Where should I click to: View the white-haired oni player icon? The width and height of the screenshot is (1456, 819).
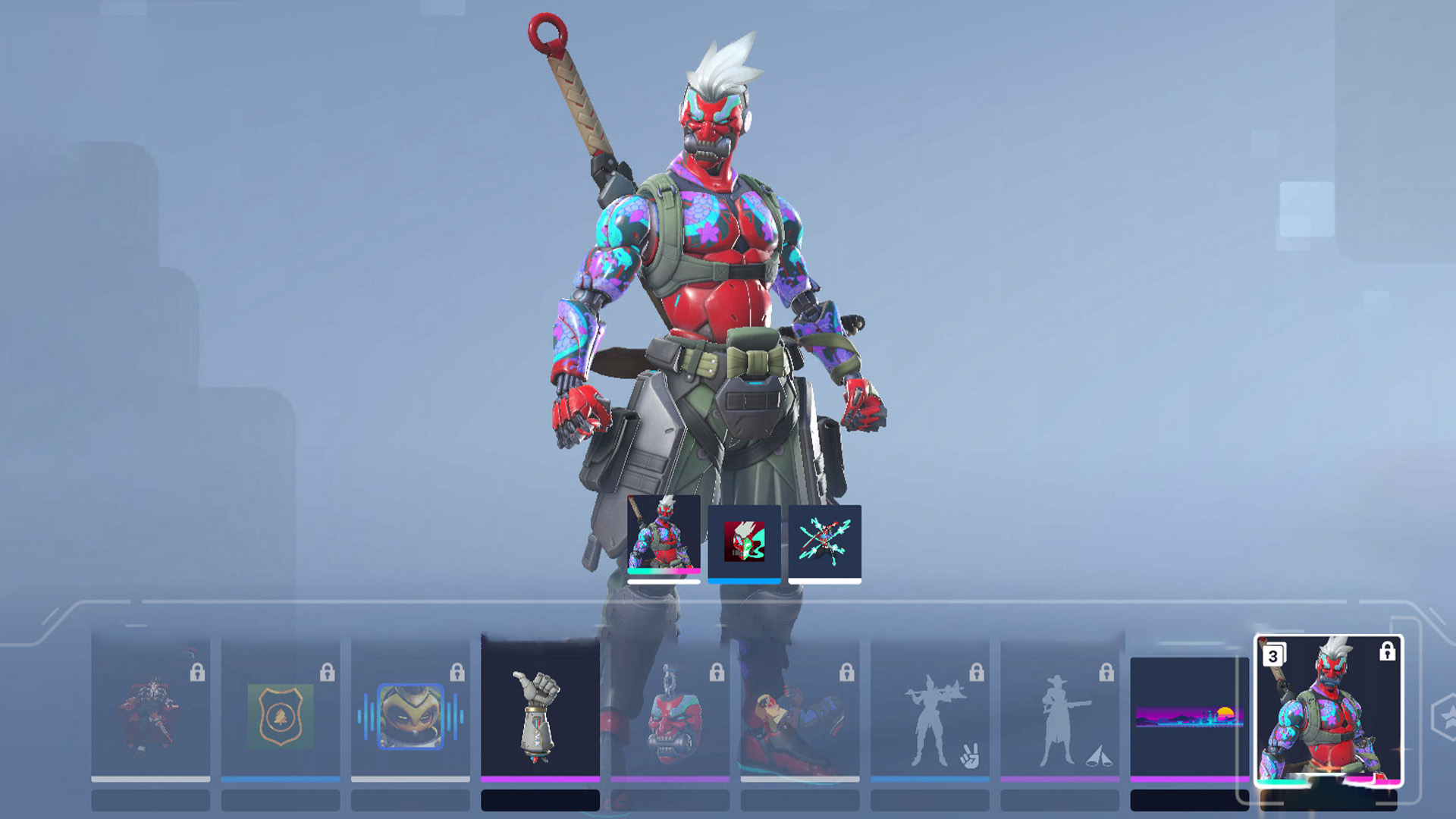[x=744, y=541]
